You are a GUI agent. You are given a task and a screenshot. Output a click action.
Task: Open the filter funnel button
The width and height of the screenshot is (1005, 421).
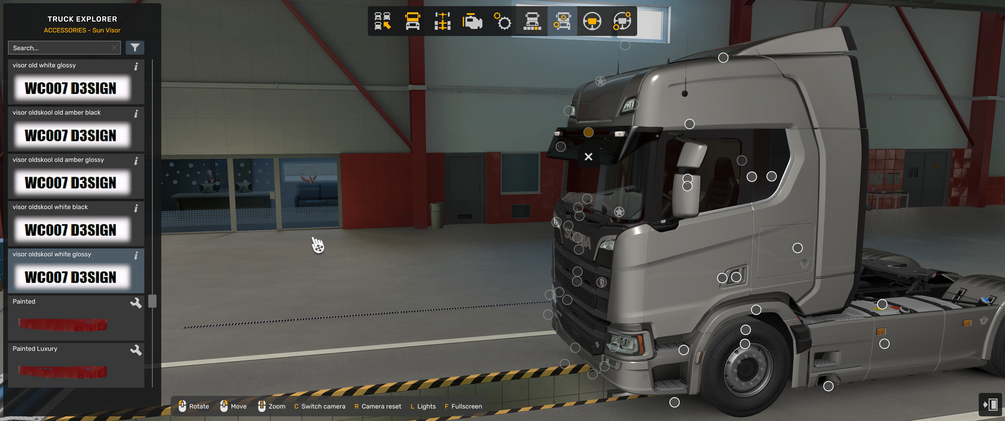[x=135, y=47]
